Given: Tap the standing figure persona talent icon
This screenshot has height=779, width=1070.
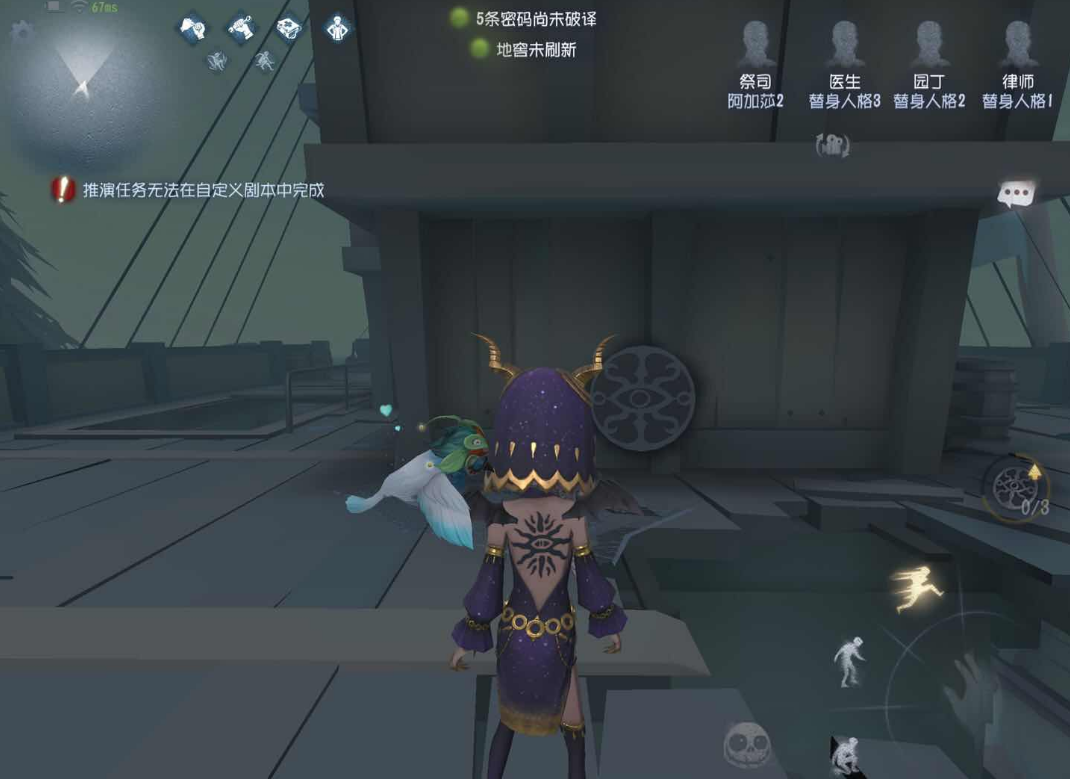Looking at the screenshot, I should click(338, 28).
